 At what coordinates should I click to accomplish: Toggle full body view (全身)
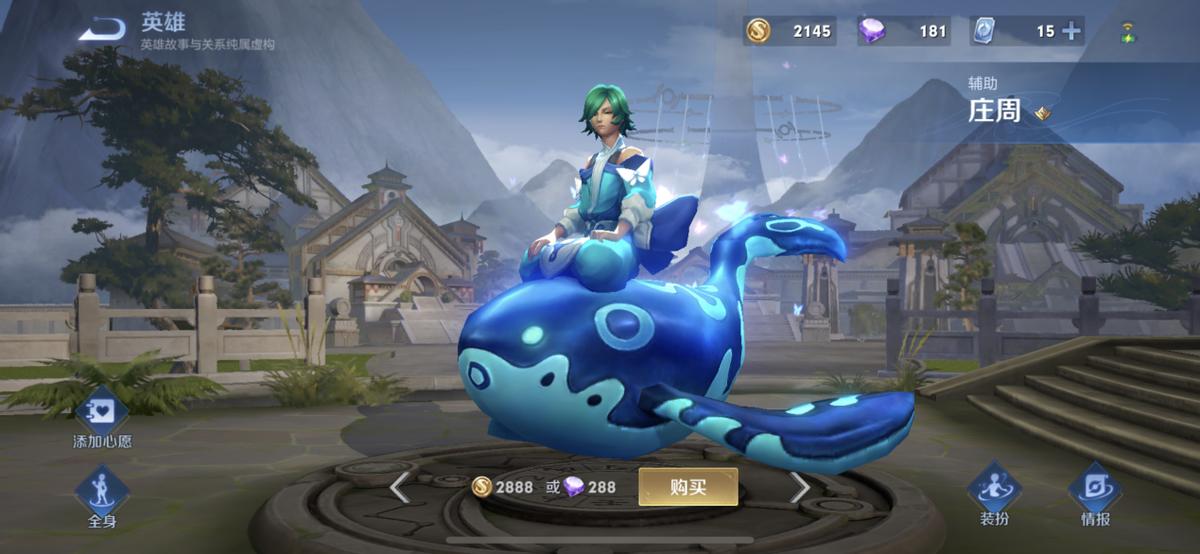pyautogui.click(x=102, y=494)
